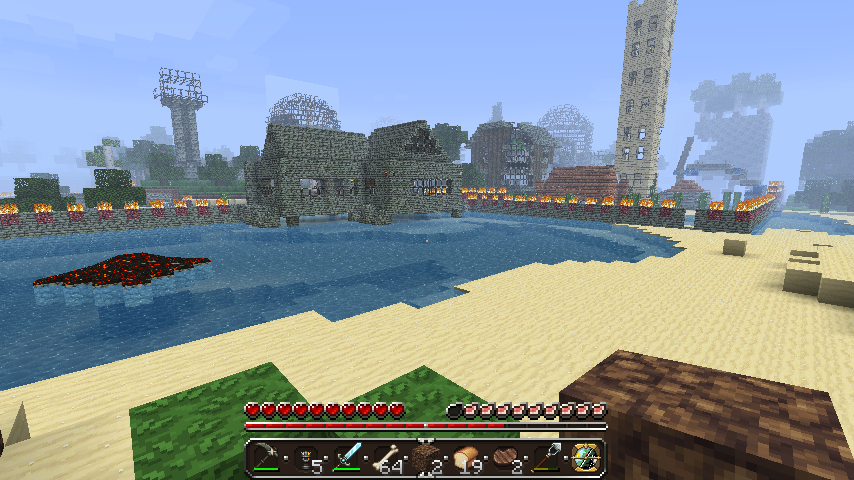The height and width of the screenshot is (480, 854).
Task: Select the compass in the last slot
Action: [586, 458]
